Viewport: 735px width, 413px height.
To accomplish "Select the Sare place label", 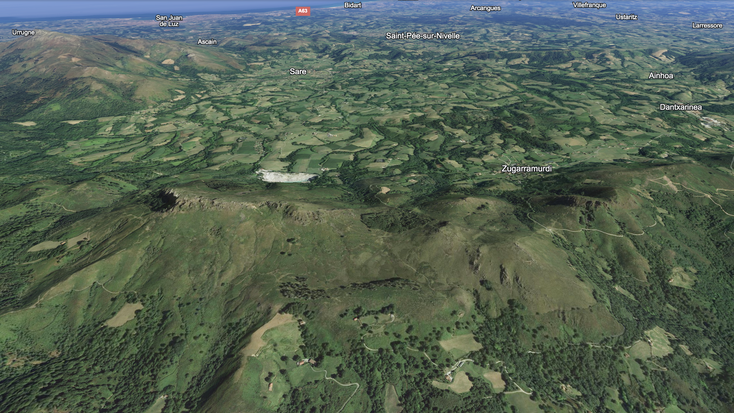I will 298,72.
